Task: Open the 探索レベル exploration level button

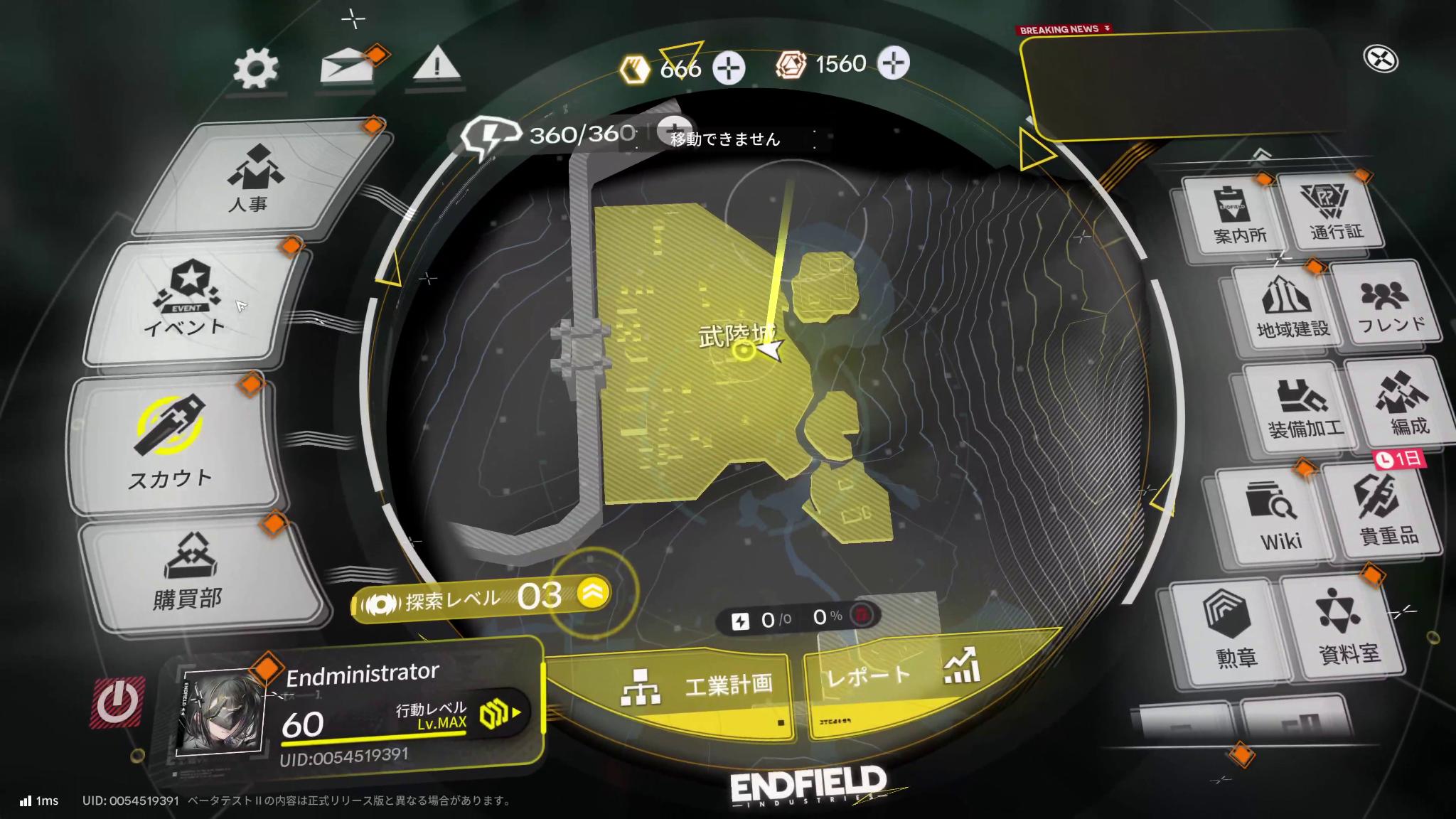Action: [483, 597]
